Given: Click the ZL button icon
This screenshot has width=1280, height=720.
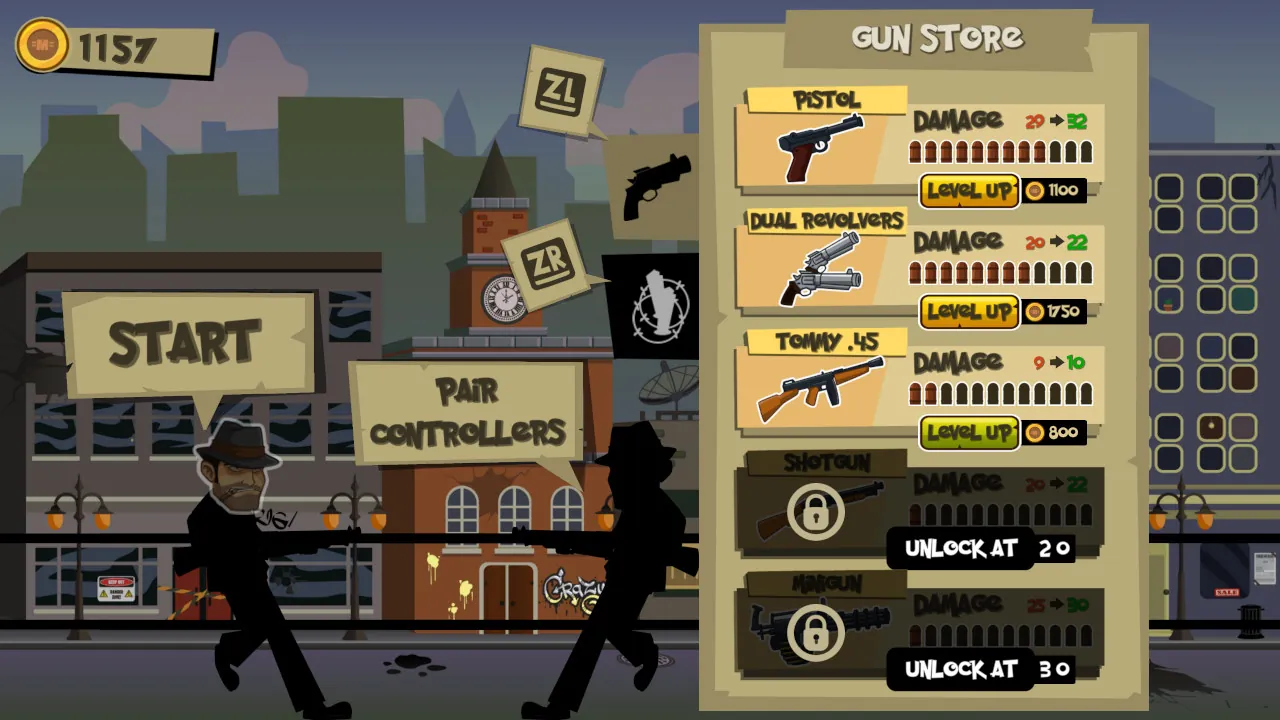Looking at the screenshot, I should (x=562, y=91).
